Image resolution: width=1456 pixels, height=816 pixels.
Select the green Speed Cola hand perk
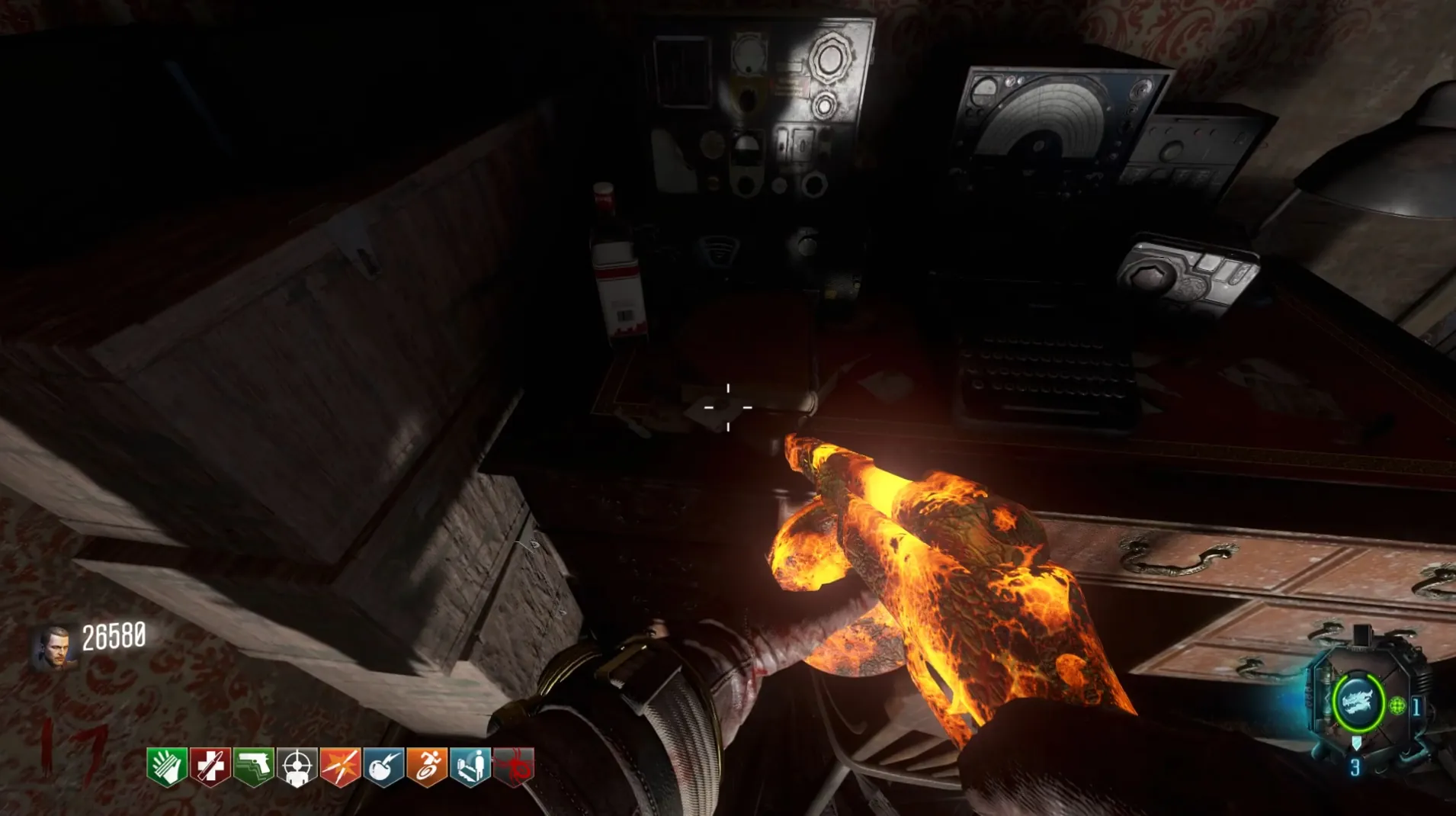(167, 766)
